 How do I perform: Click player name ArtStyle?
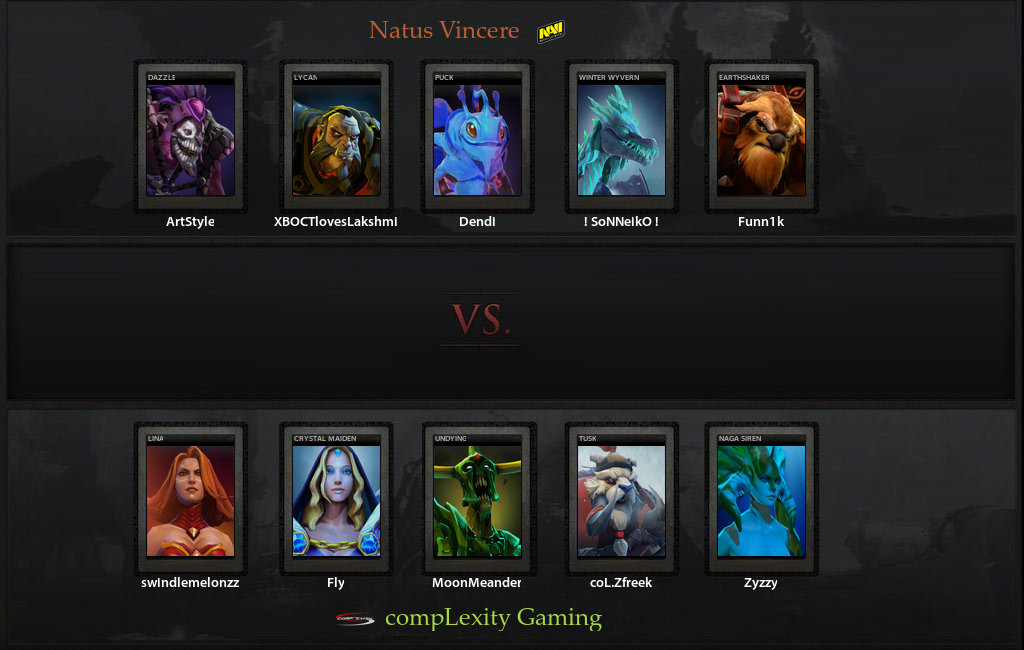190,222
